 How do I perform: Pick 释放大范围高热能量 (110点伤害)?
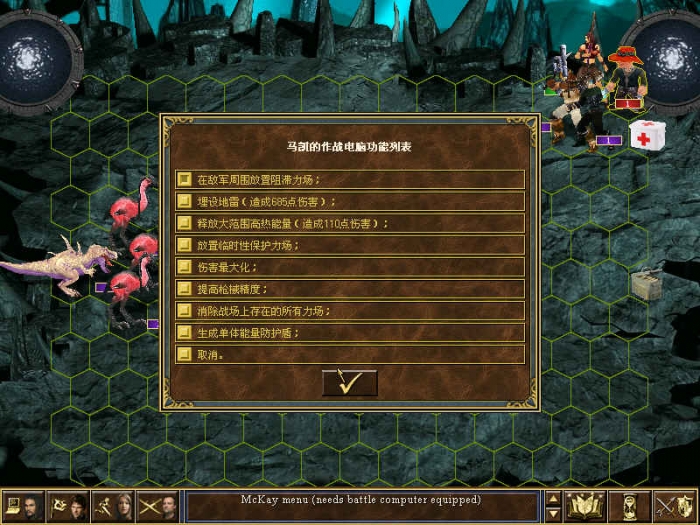(x=350, y=224)
